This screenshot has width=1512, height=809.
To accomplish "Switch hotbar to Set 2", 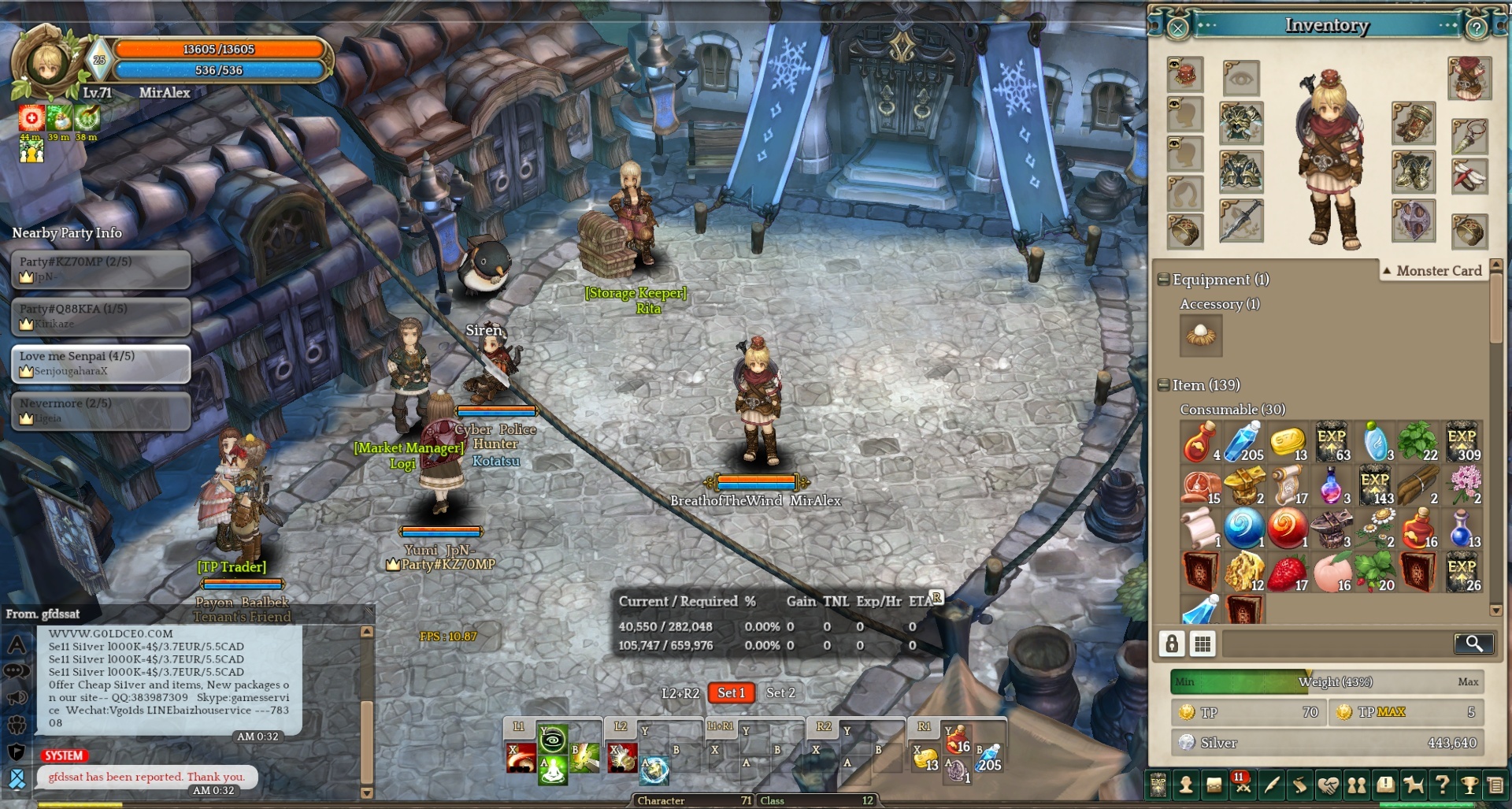I will tap(780, 692).
